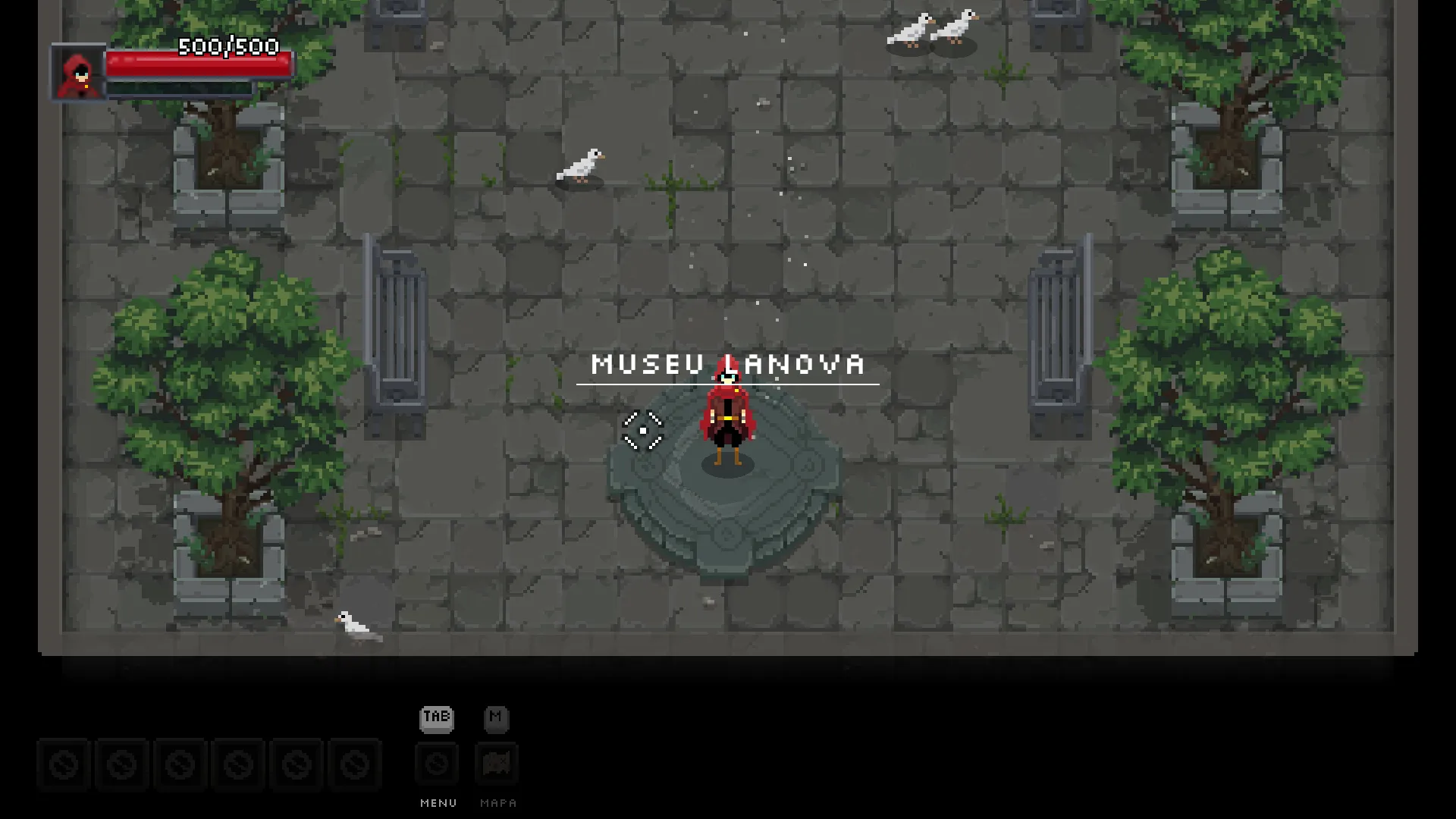The image size is (1456, 819).
Task: Select the red hooded wizard portrait
Action: (x=79, y=73)
